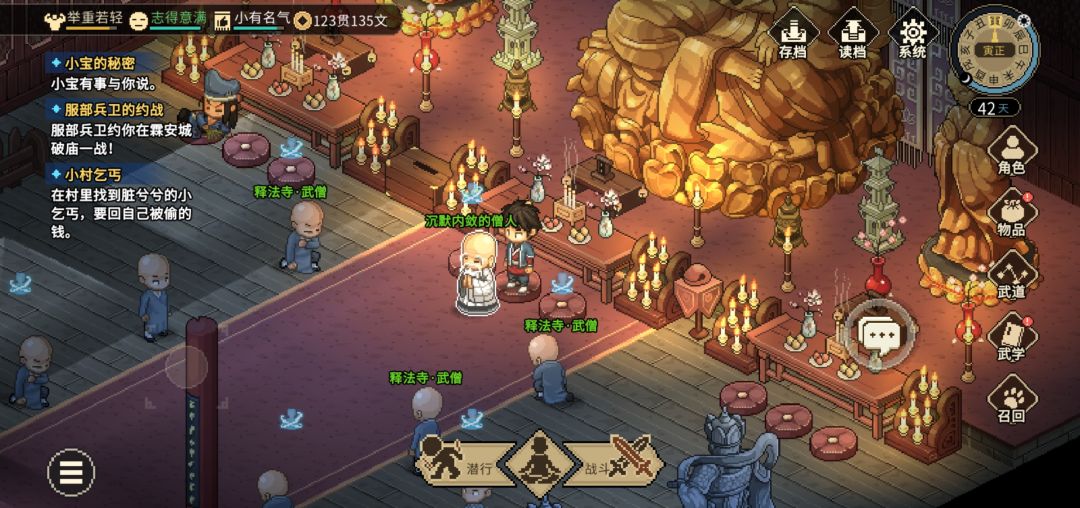1080x508 pixels.
Task: Tap the 召回 paw recall button
Action: pyautogui.click(x=1011, y=398)
